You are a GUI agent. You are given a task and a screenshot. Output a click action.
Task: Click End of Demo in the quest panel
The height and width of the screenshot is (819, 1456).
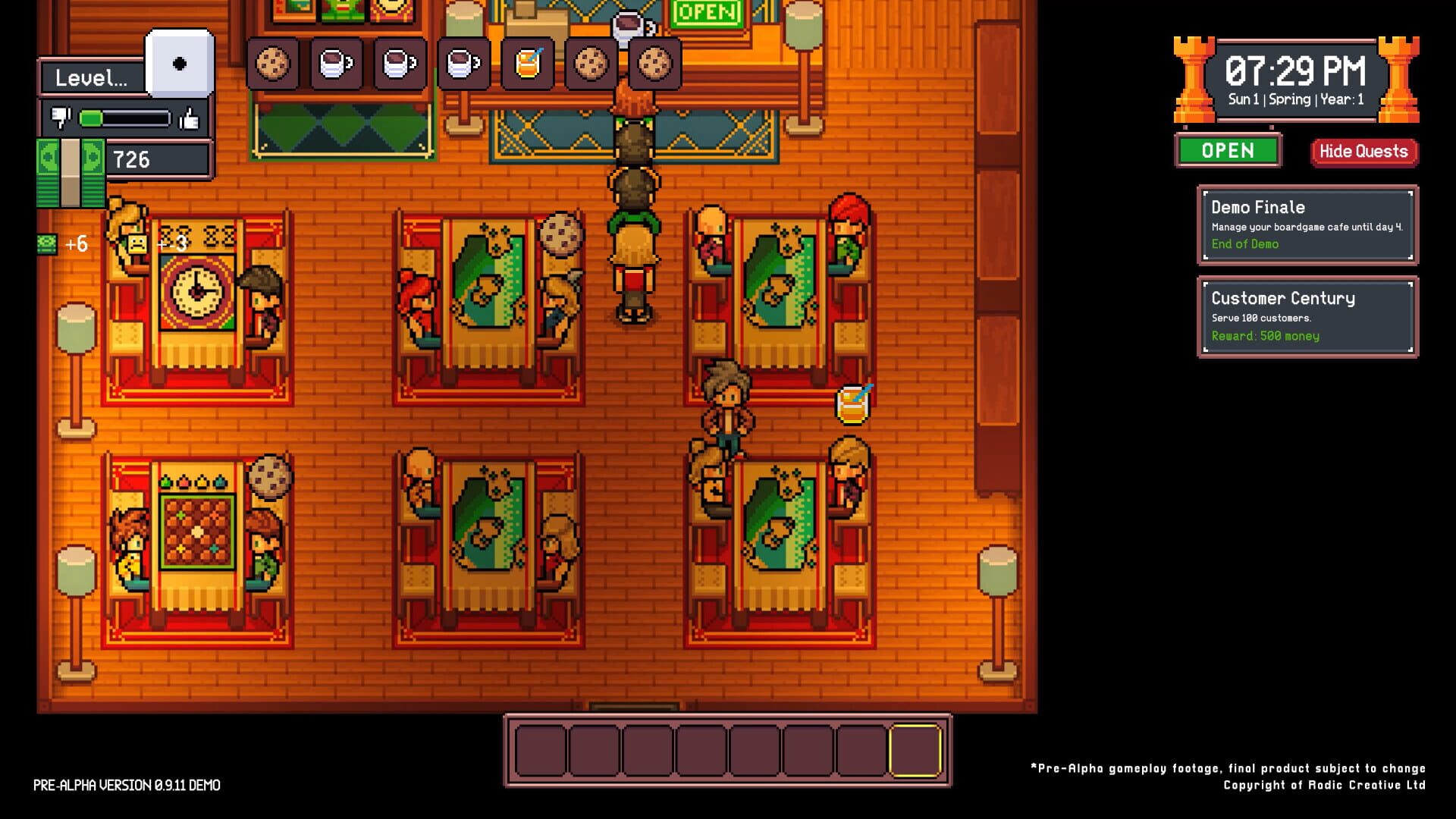[1244, 244]
